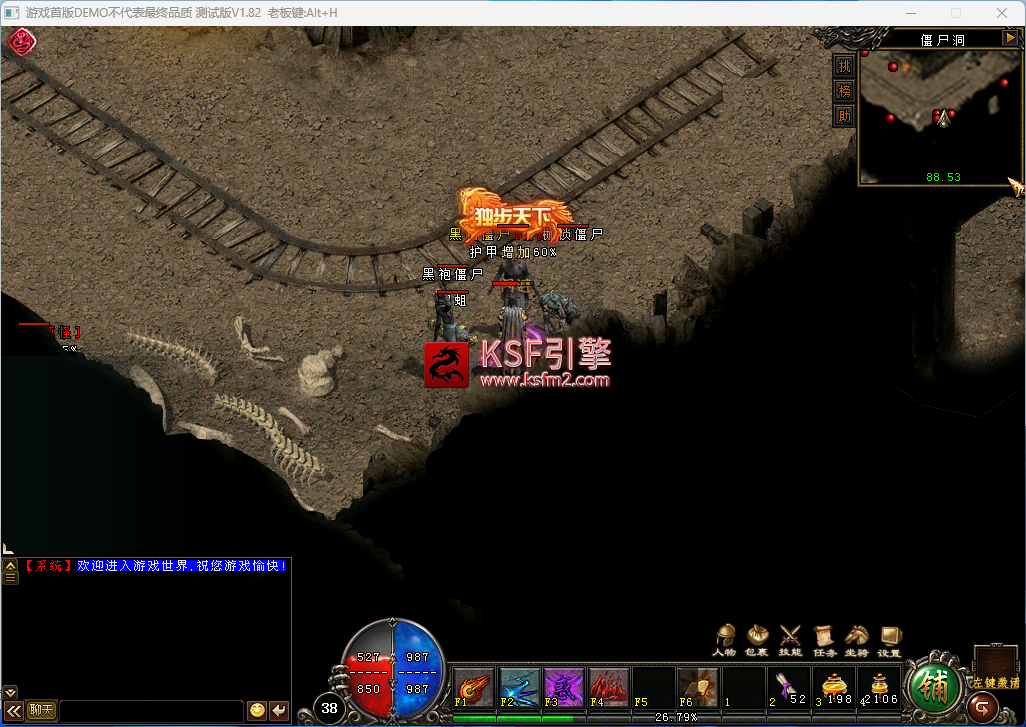This screenshot has width=1026, height=727.
Task: Open the 技能 skills window
Action: (x=791, y=637)
